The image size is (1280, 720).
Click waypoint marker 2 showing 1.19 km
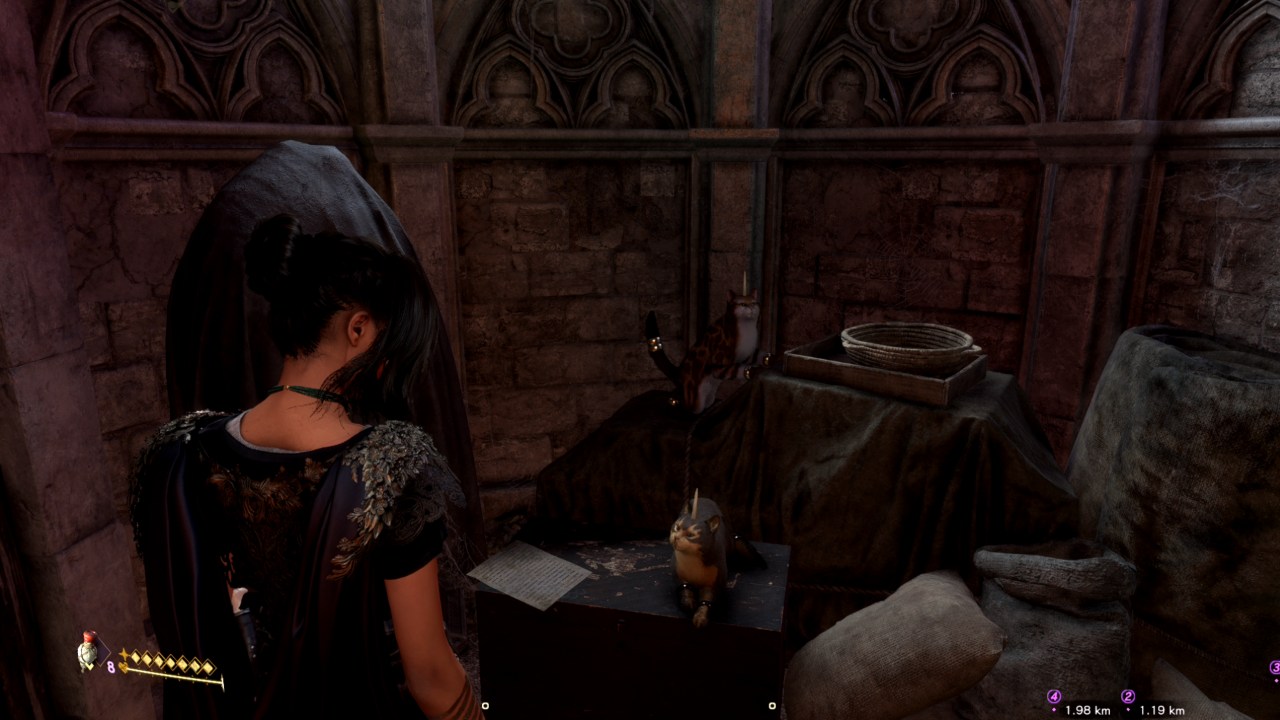(x=1128, y=695)
